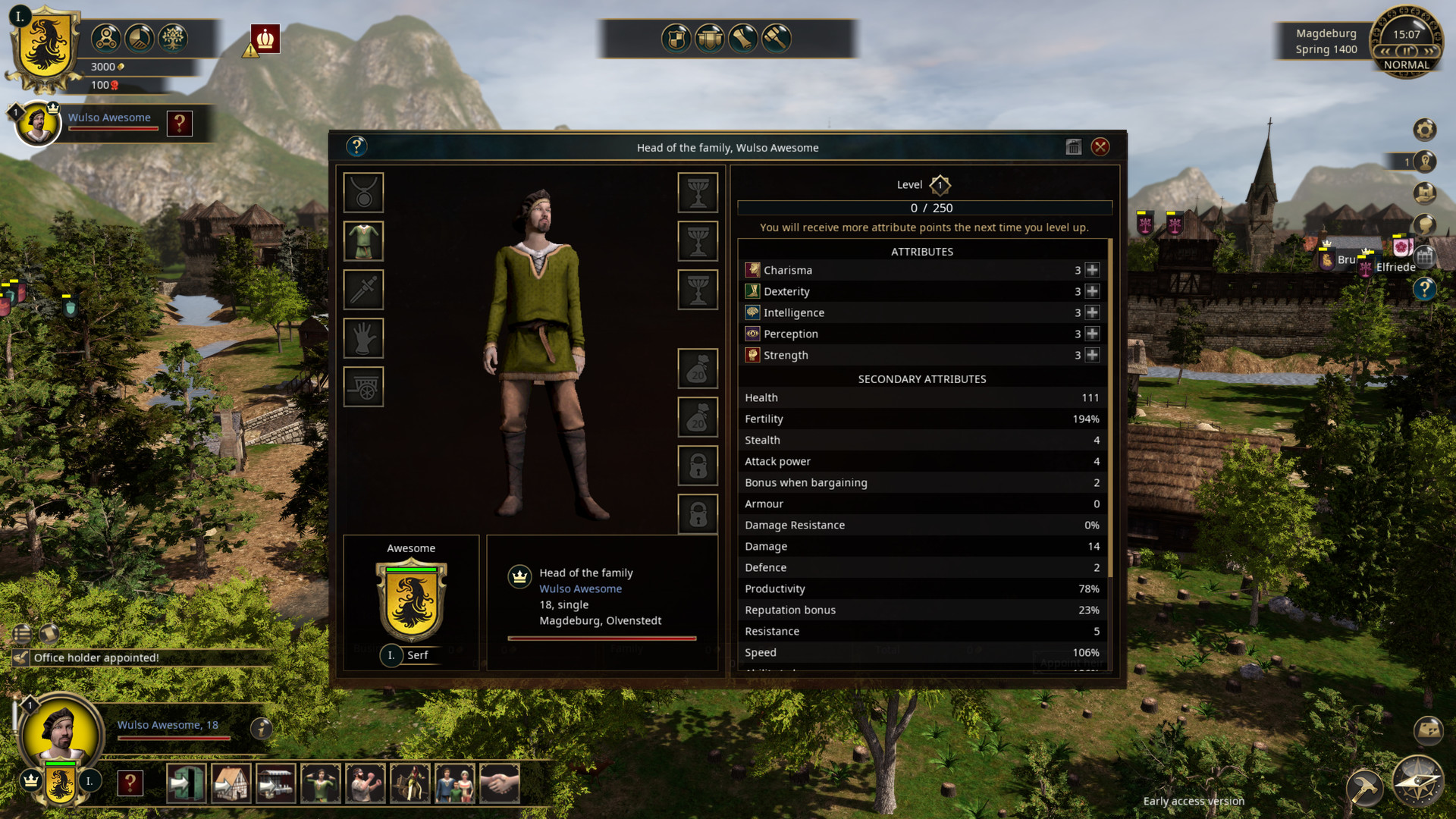Click the red crown alert icon
This screenshot has height=819, width=1456.
pos(265,39)
